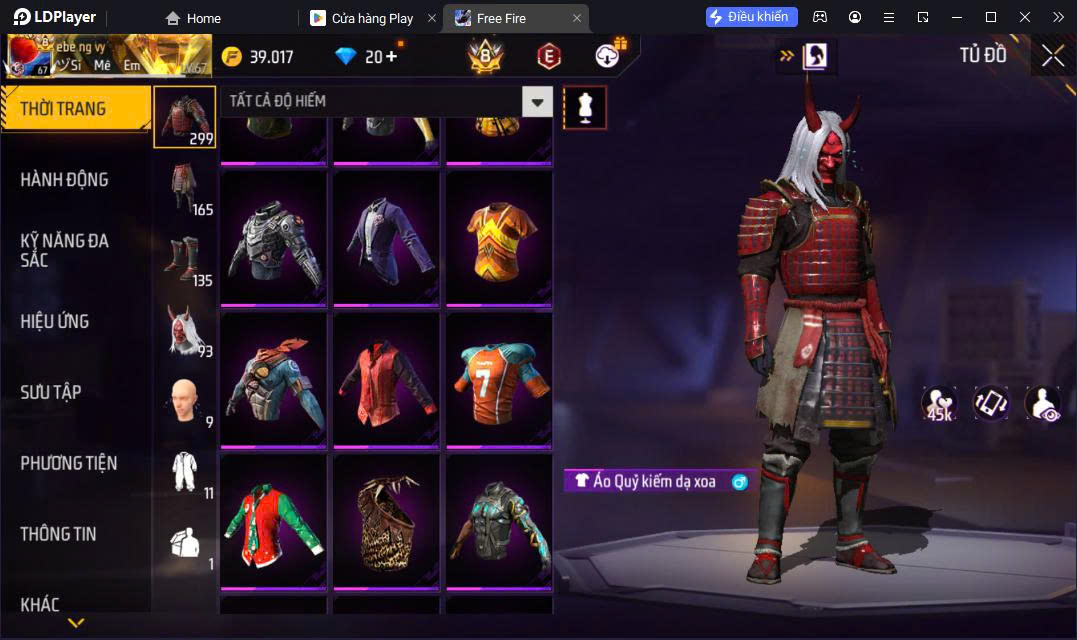Switch to the Cửa hàng Play tab

click(372, 18)
